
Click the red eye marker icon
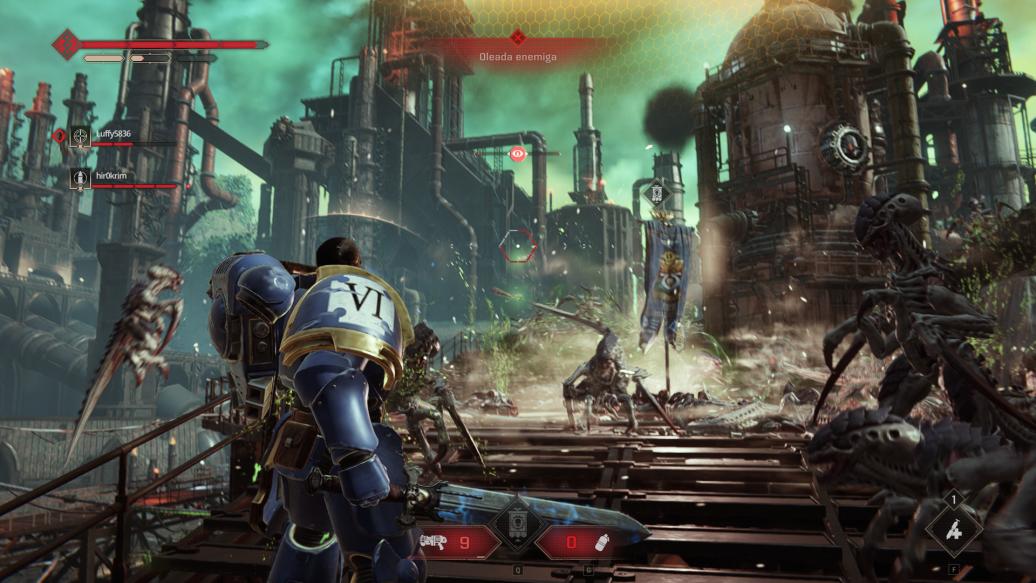coord(518,153)
